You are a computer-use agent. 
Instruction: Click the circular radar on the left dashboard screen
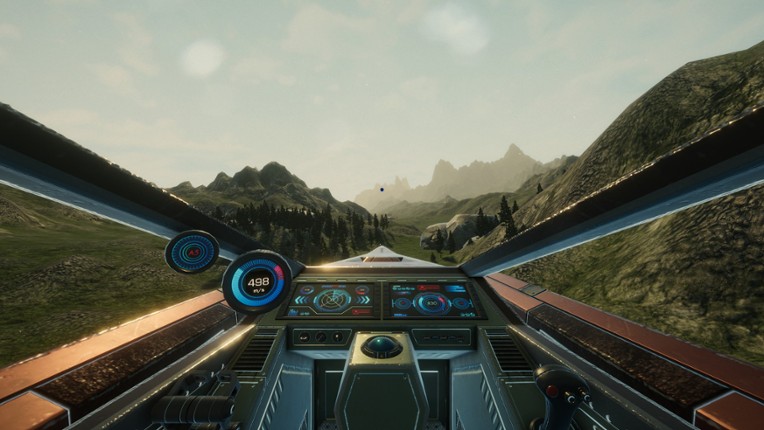coord(332,298)
